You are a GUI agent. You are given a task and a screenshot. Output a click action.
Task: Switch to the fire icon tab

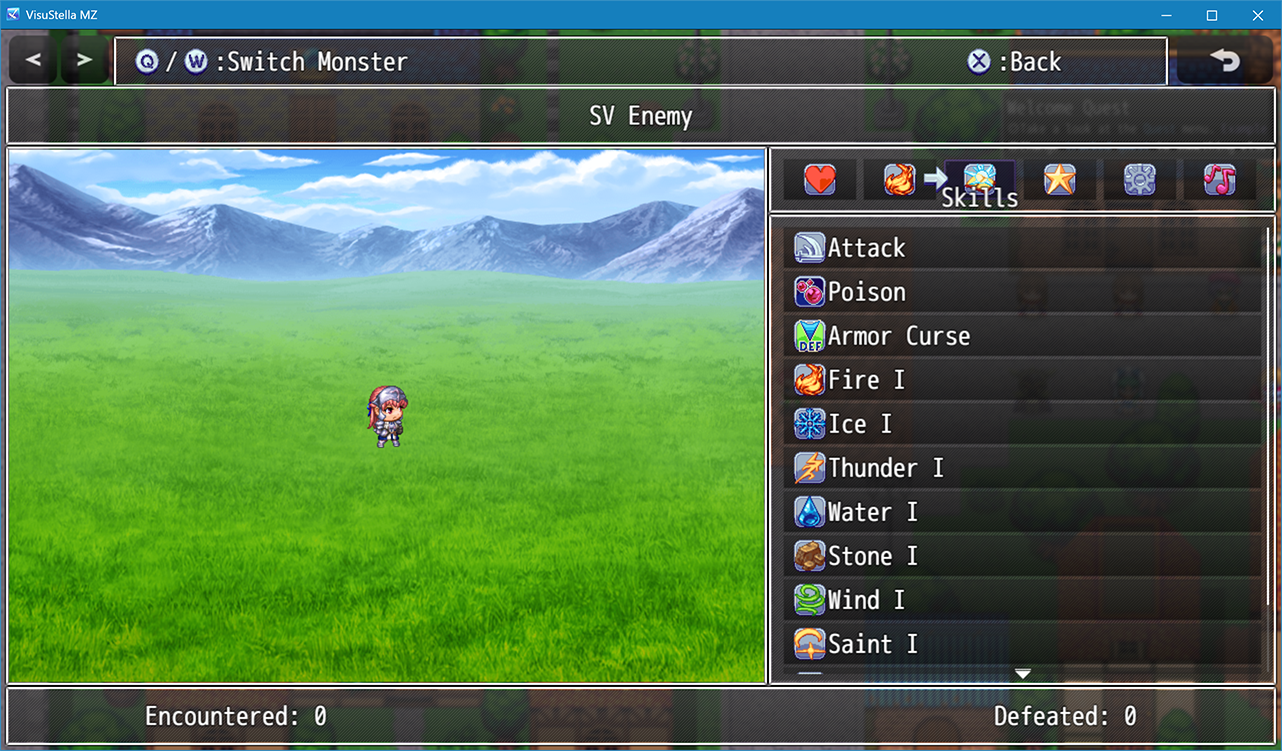899,180
